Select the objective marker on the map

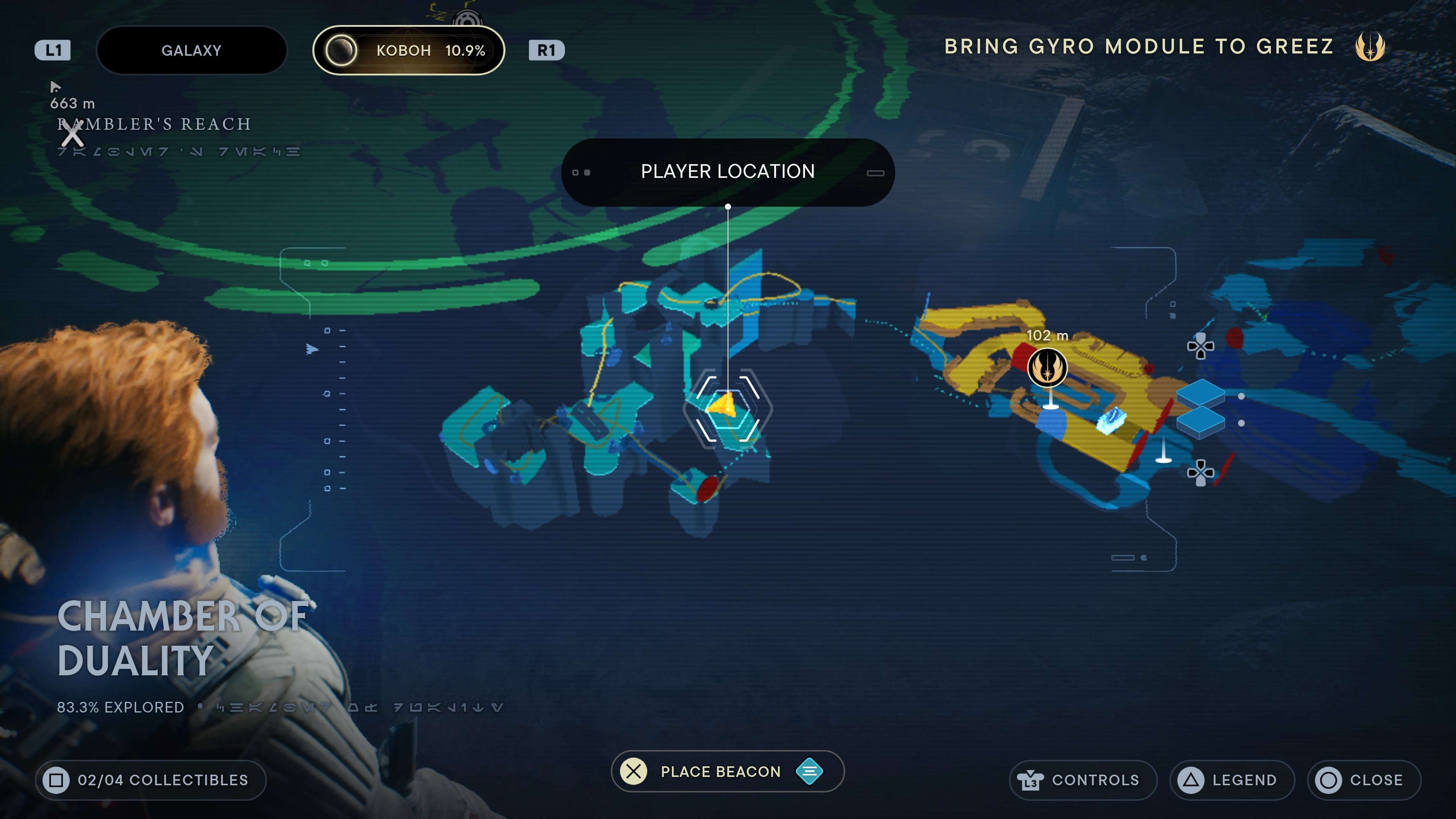[x=1047, y=368]
